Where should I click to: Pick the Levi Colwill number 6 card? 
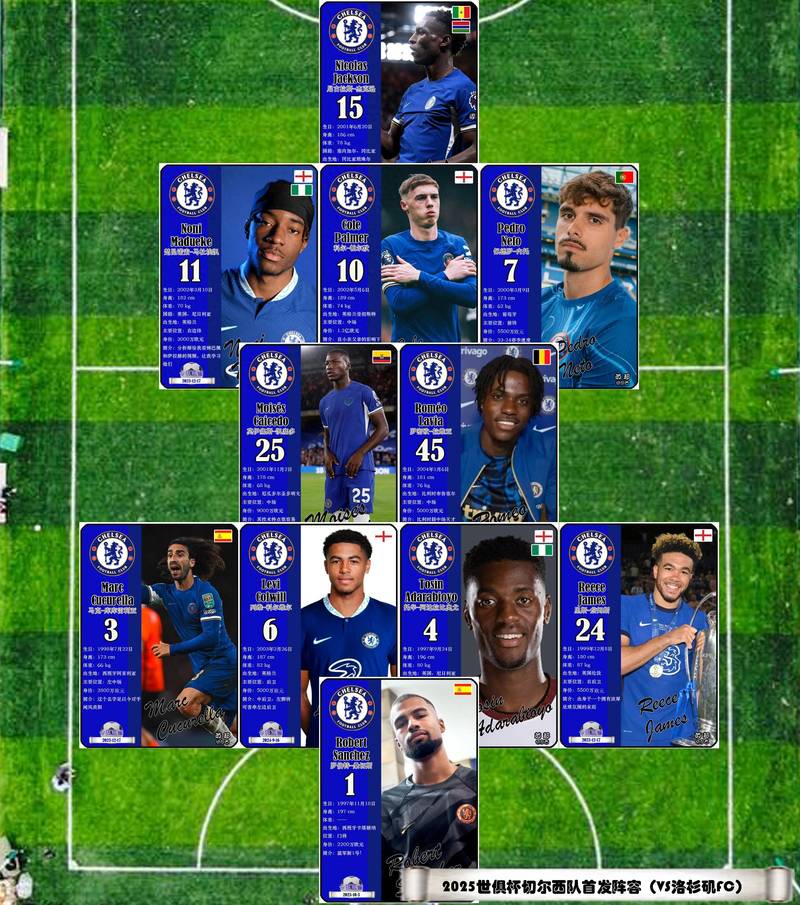pos(318,600)
